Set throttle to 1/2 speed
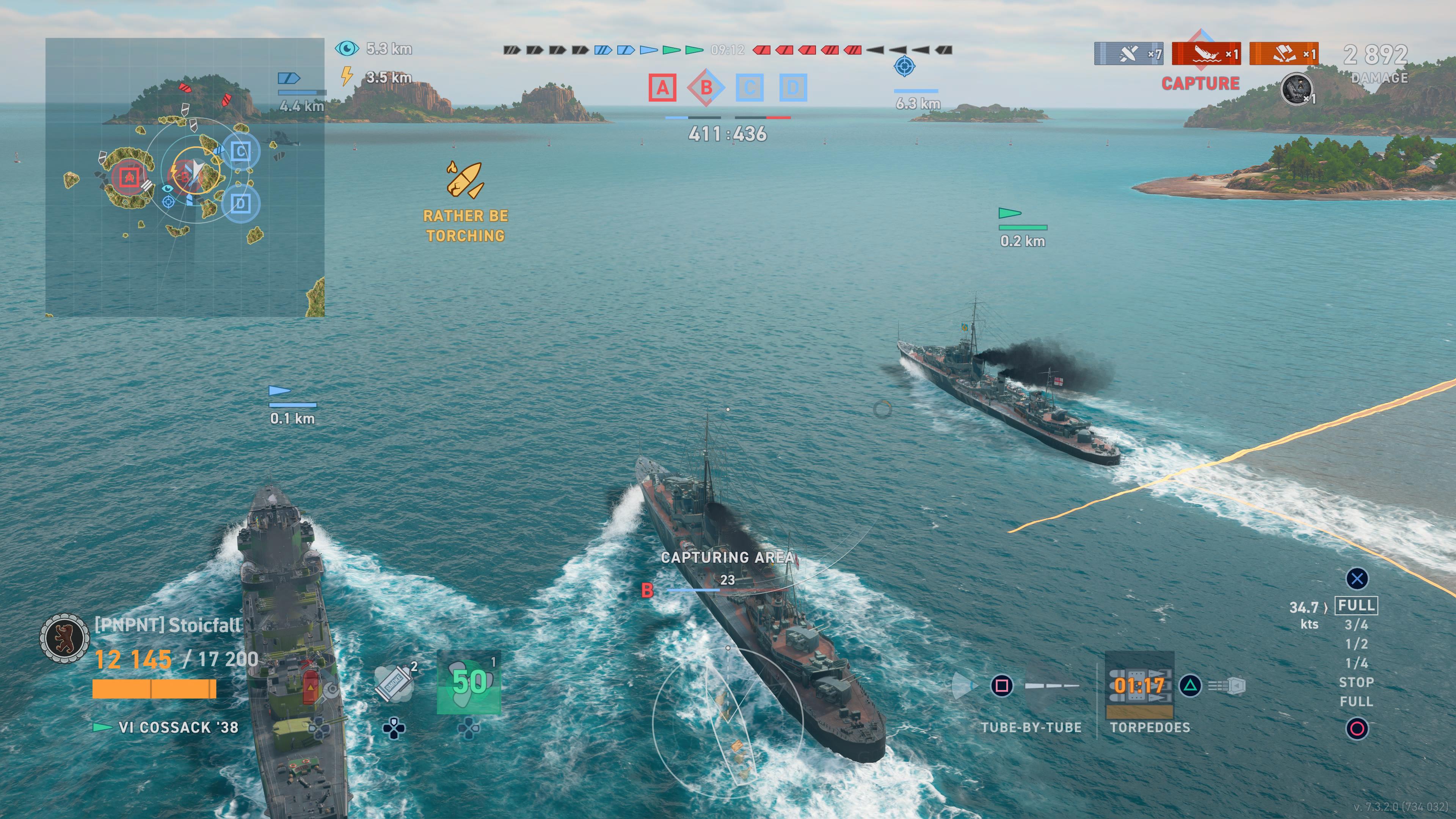This screenshot has height=819, width=1456. (x=1356, y=644)
